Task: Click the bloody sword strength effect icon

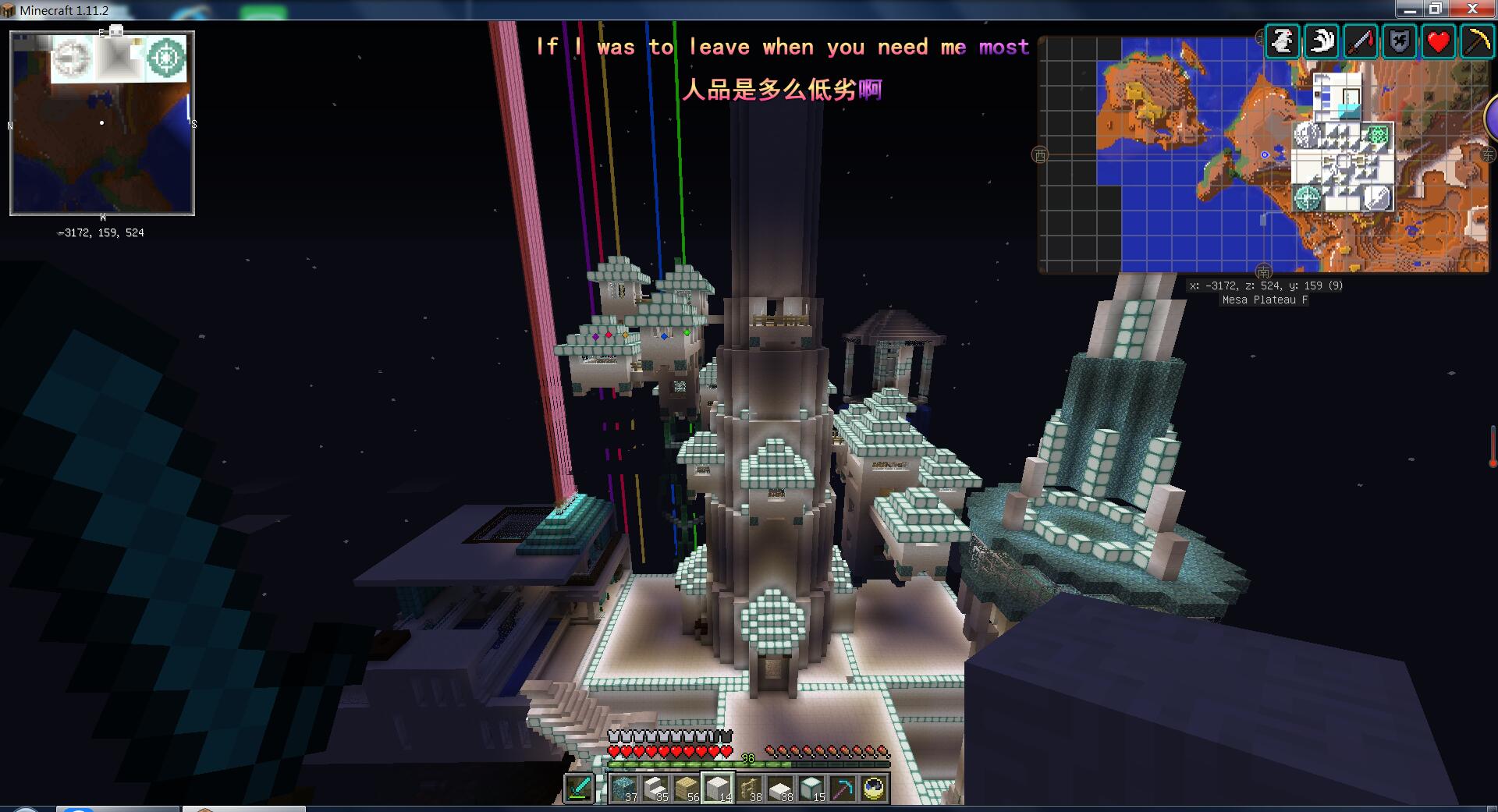Action: click(x=1361, y=41)
